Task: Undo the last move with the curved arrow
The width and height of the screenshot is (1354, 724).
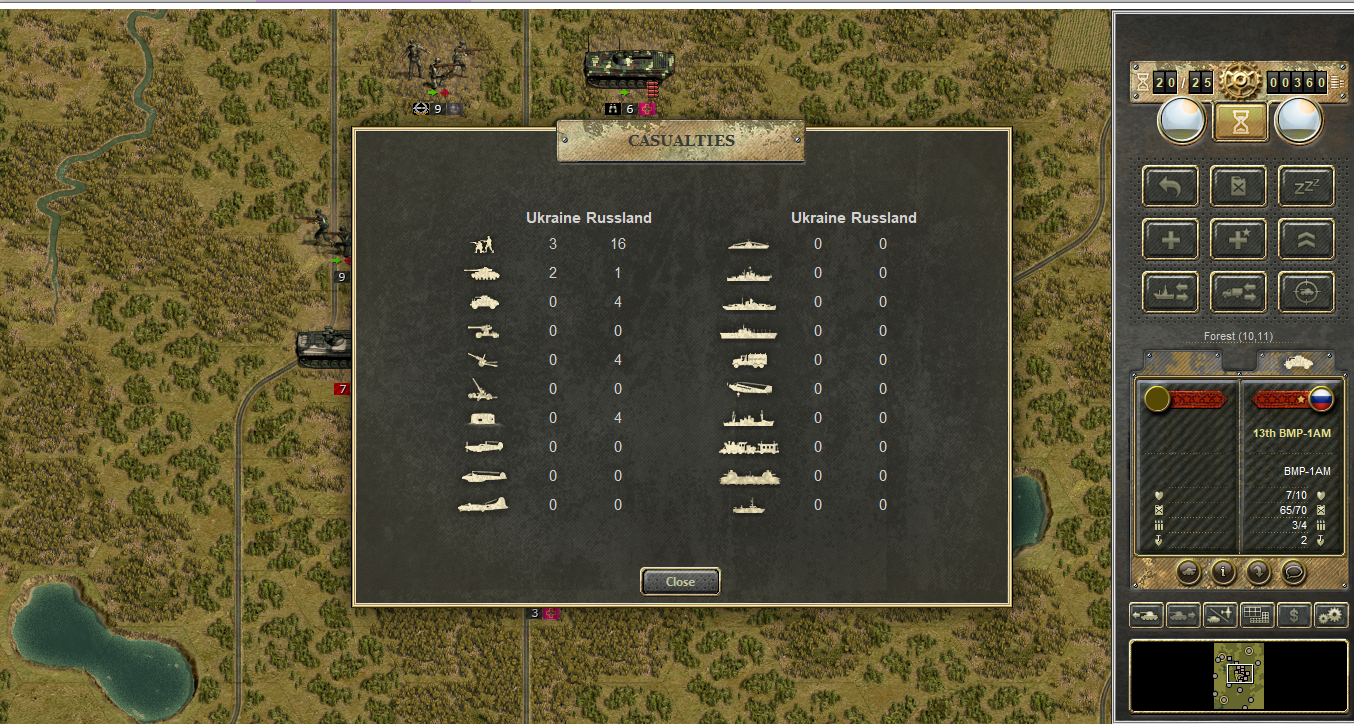Action: [1171, 186]
